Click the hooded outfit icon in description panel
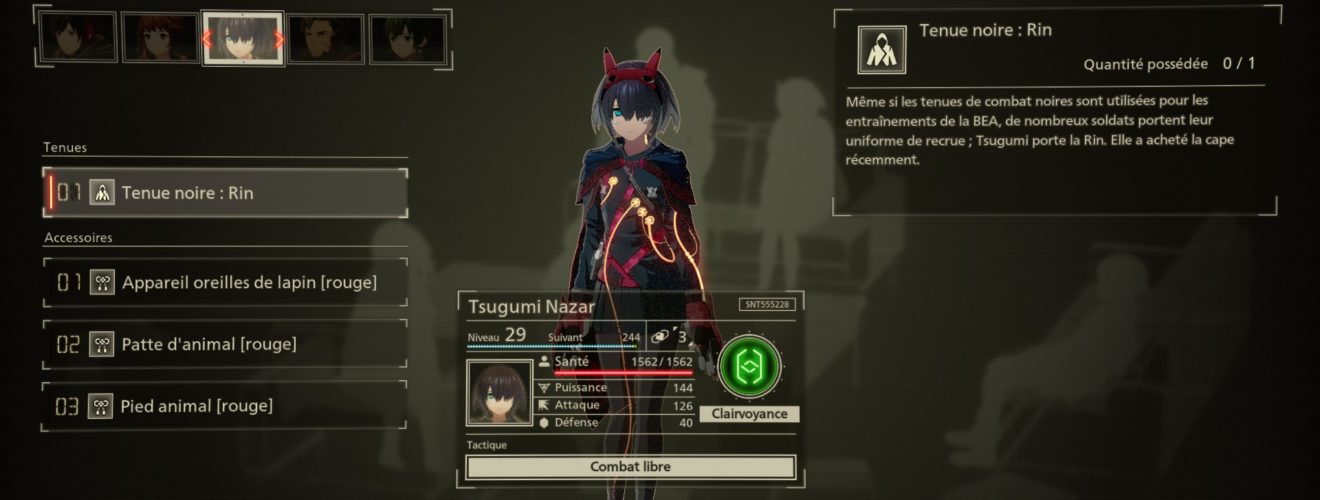1320x500 pixels. (881, 50)
